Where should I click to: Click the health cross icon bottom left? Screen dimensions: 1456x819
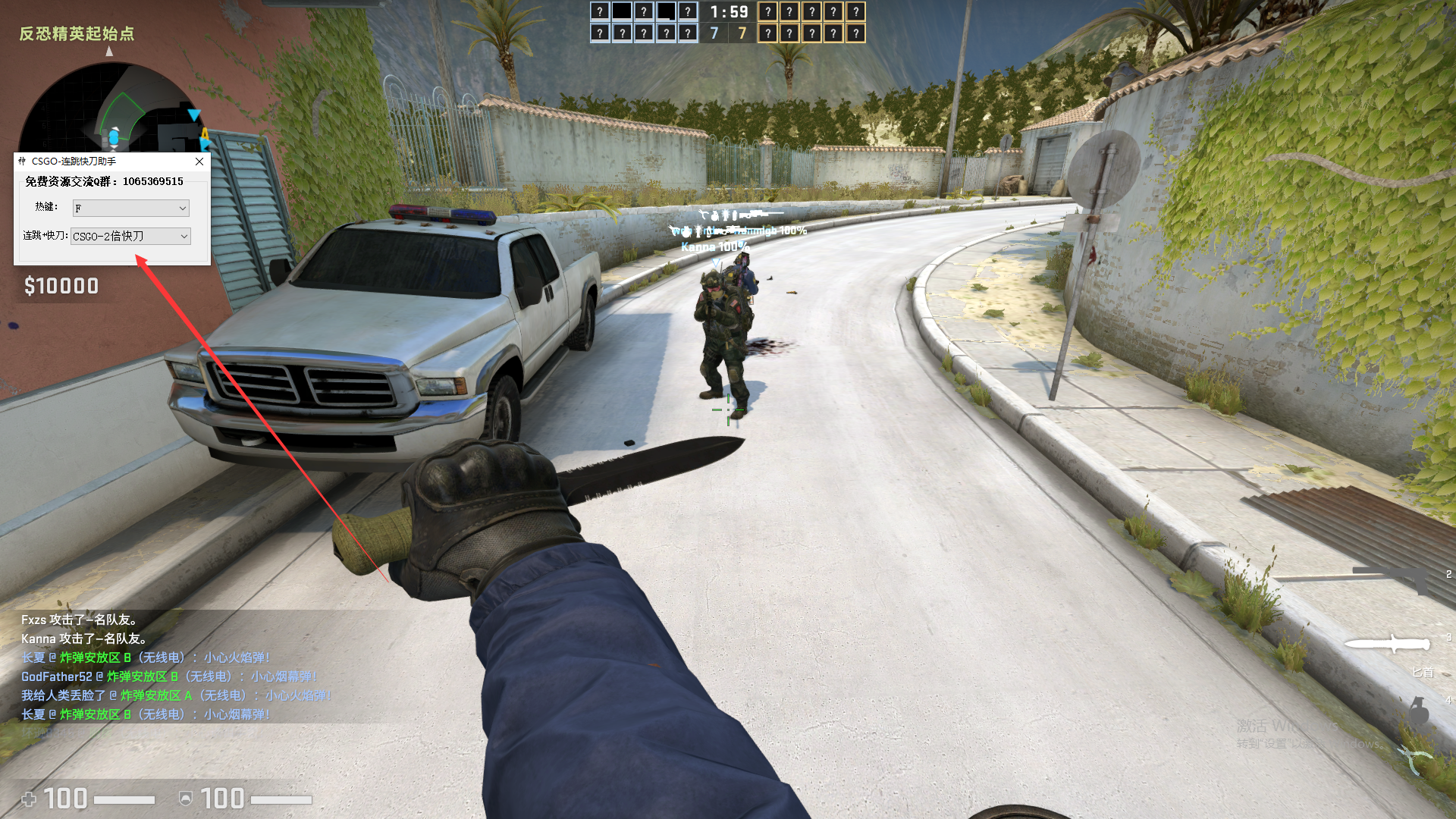(x=29, y=799)
